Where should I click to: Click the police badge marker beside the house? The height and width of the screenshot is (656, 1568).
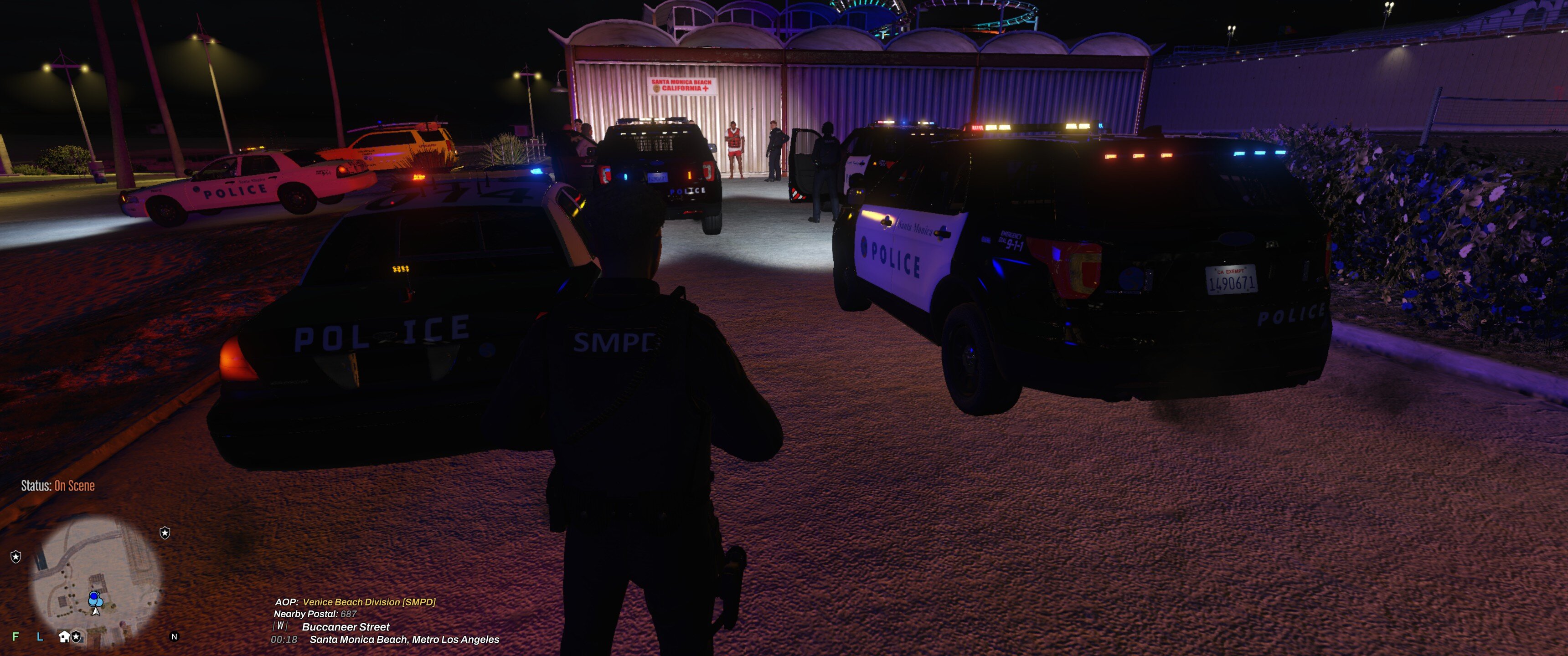click(x=77, y=636)
